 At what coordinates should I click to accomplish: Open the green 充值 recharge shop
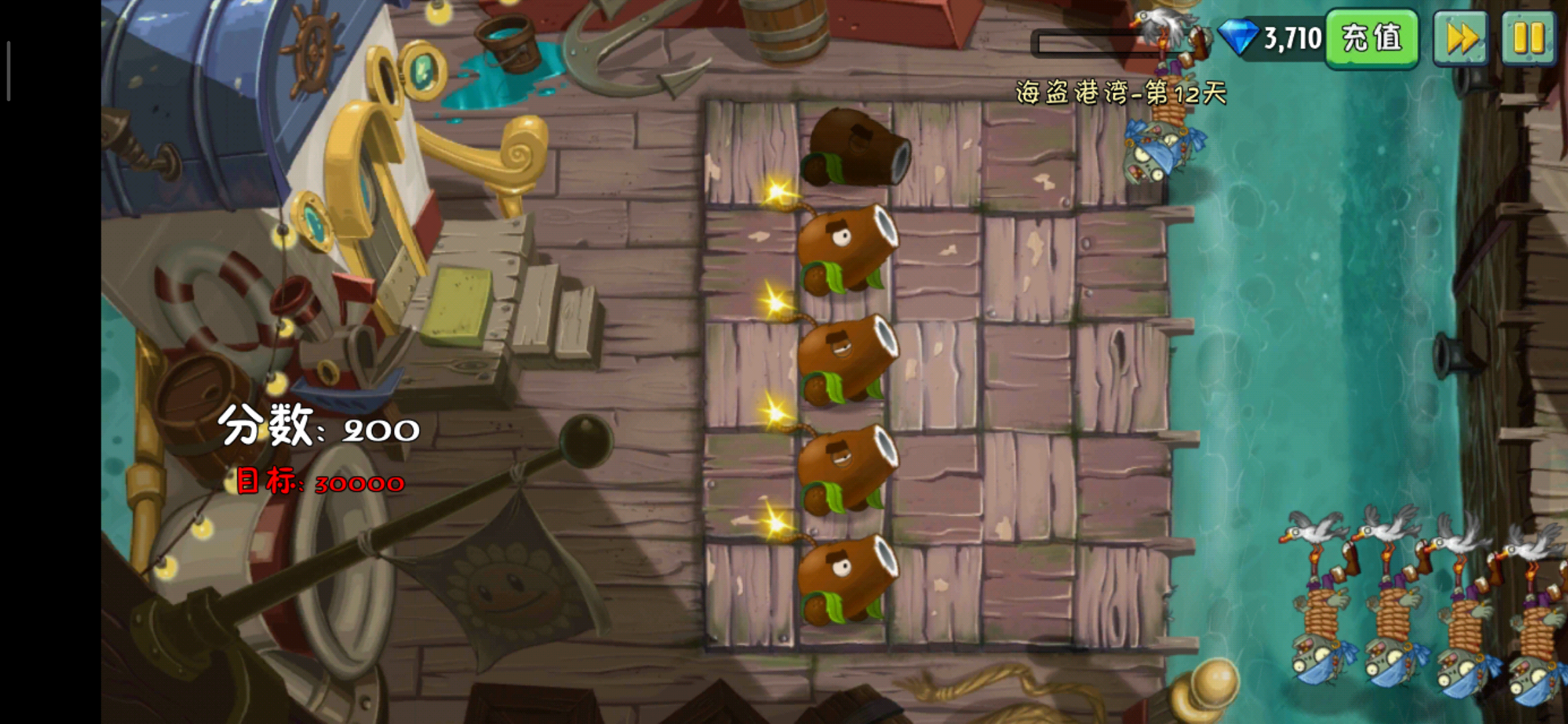1371,38
